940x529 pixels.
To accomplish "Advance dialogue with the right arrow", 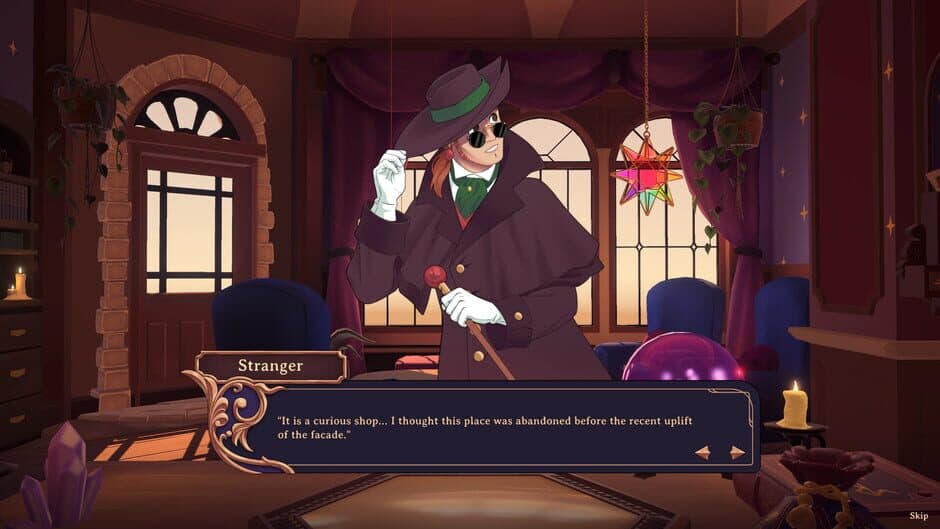I will pyautogui.click(x=737, y=452).
